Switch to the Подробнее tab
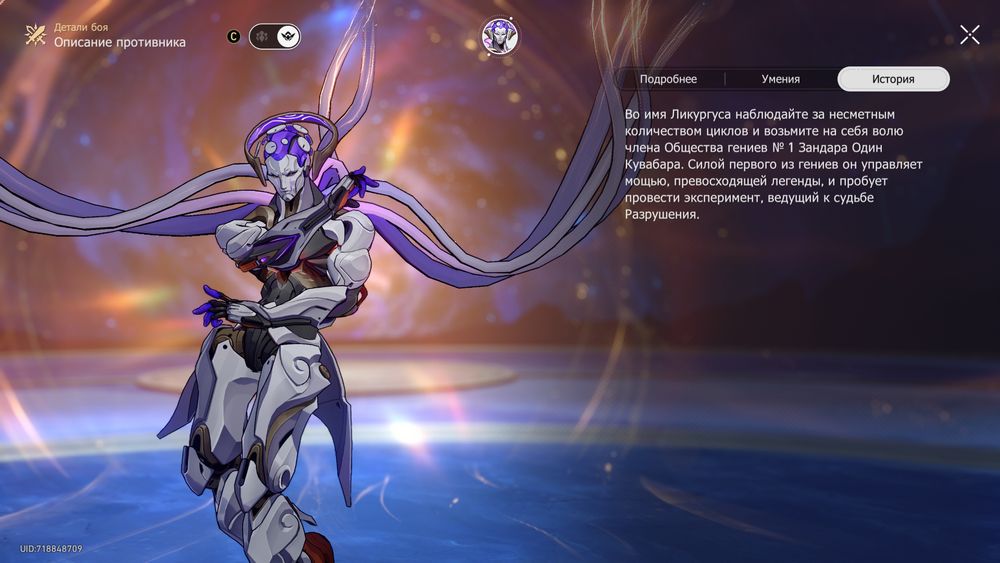1000x563 pixels. click(x=668, y=79)
